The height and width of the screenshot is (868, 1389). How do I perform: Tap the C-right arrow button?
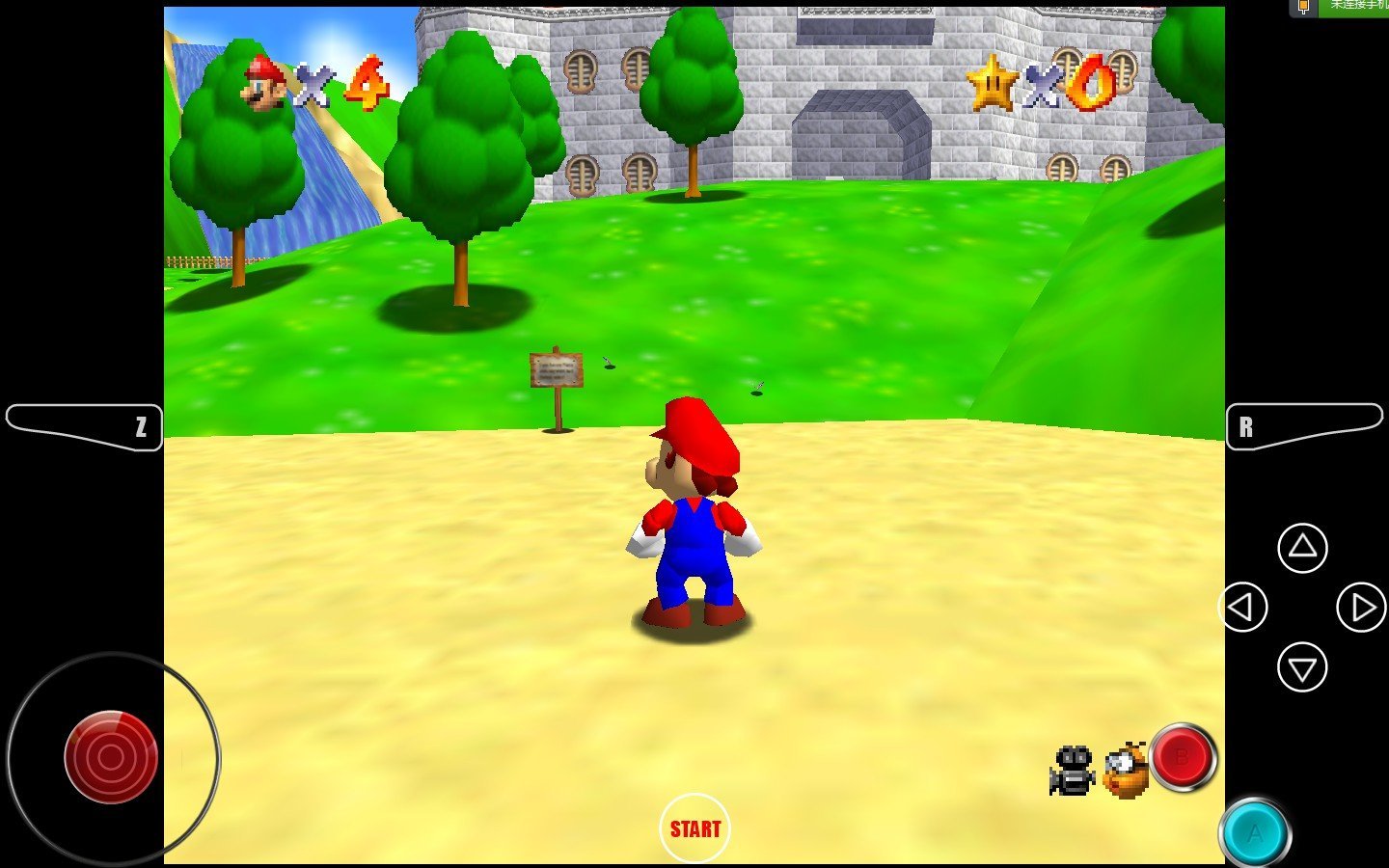coord(1361,608)
